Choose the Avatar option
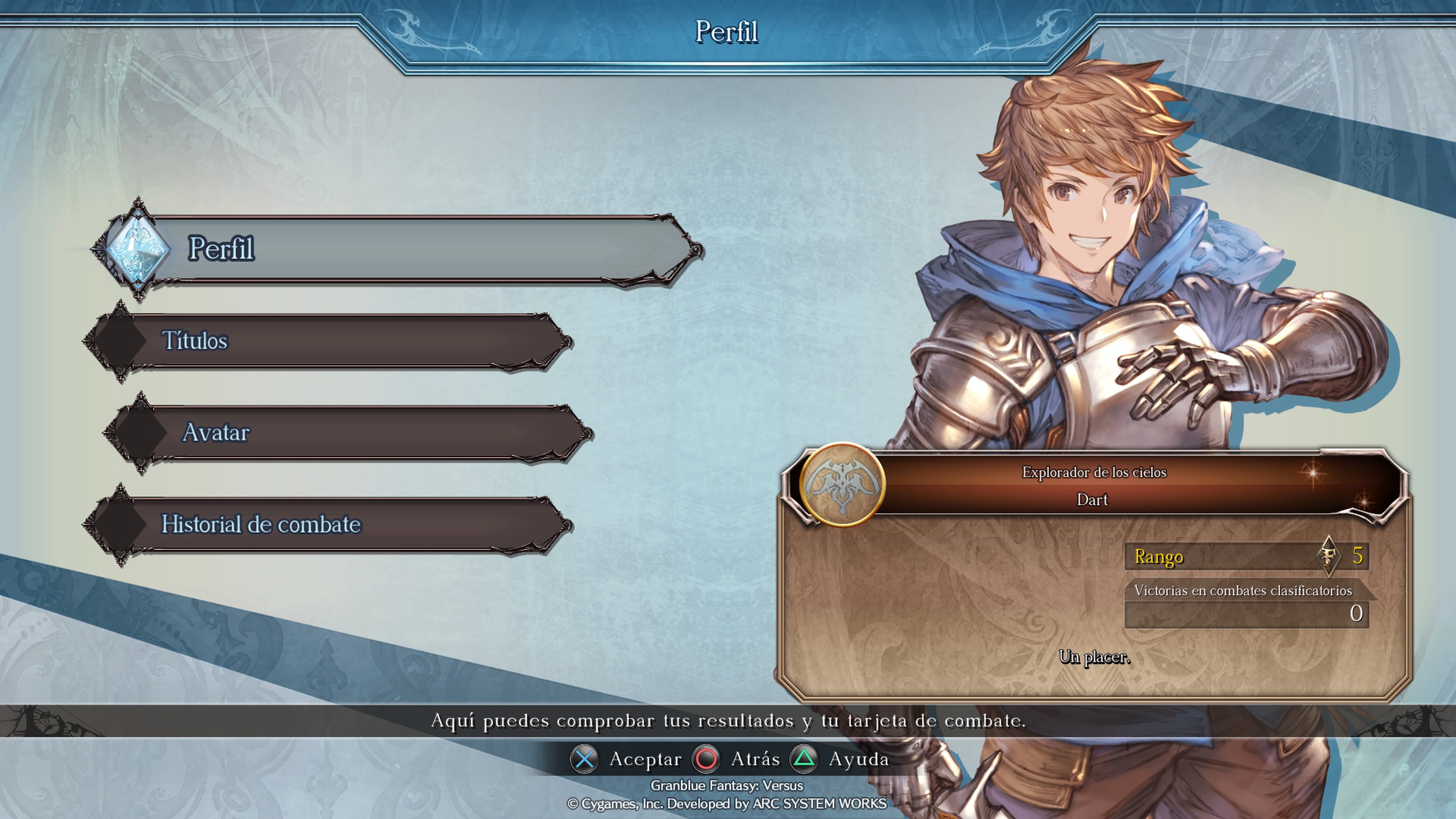Image resolution: width=1456 pixels, height=819 pixels. coord(348,433)
